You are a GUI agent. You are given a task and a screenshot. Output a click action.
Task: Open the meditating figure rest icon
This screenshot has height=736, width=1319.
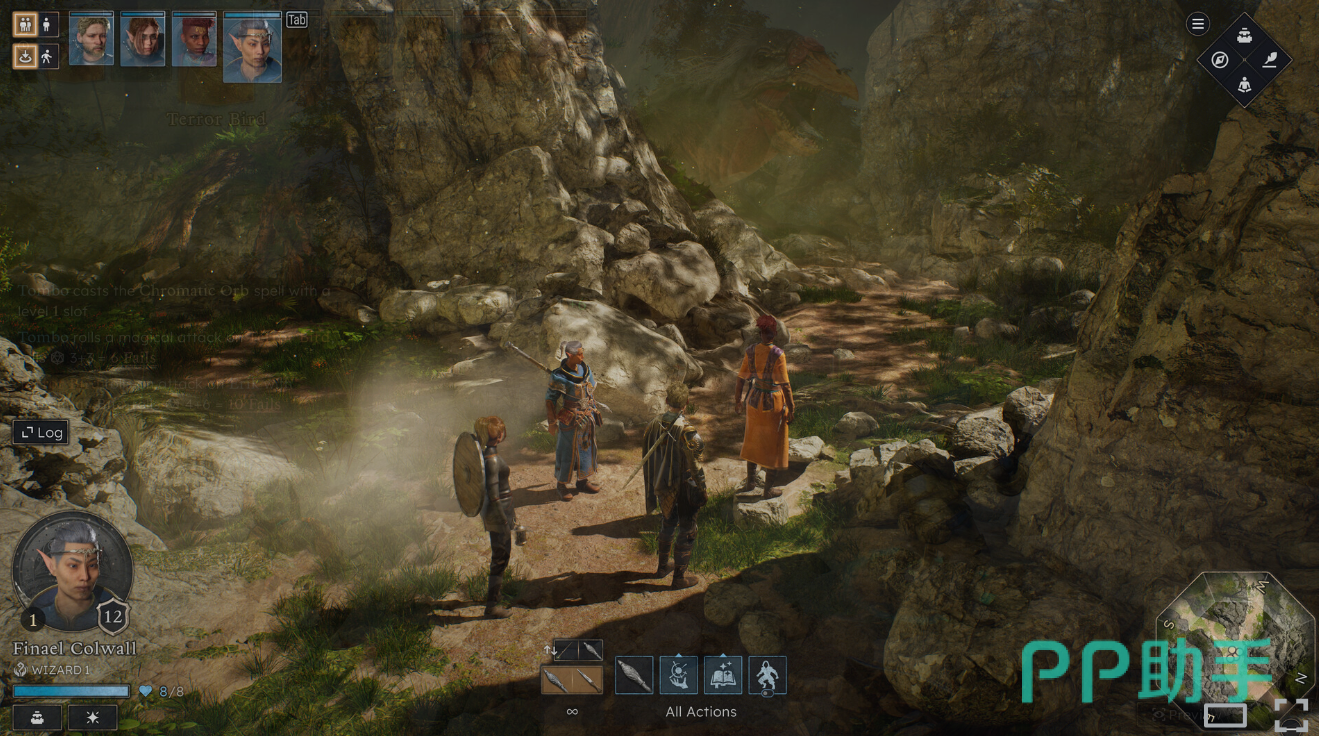tap(1244, 84)
